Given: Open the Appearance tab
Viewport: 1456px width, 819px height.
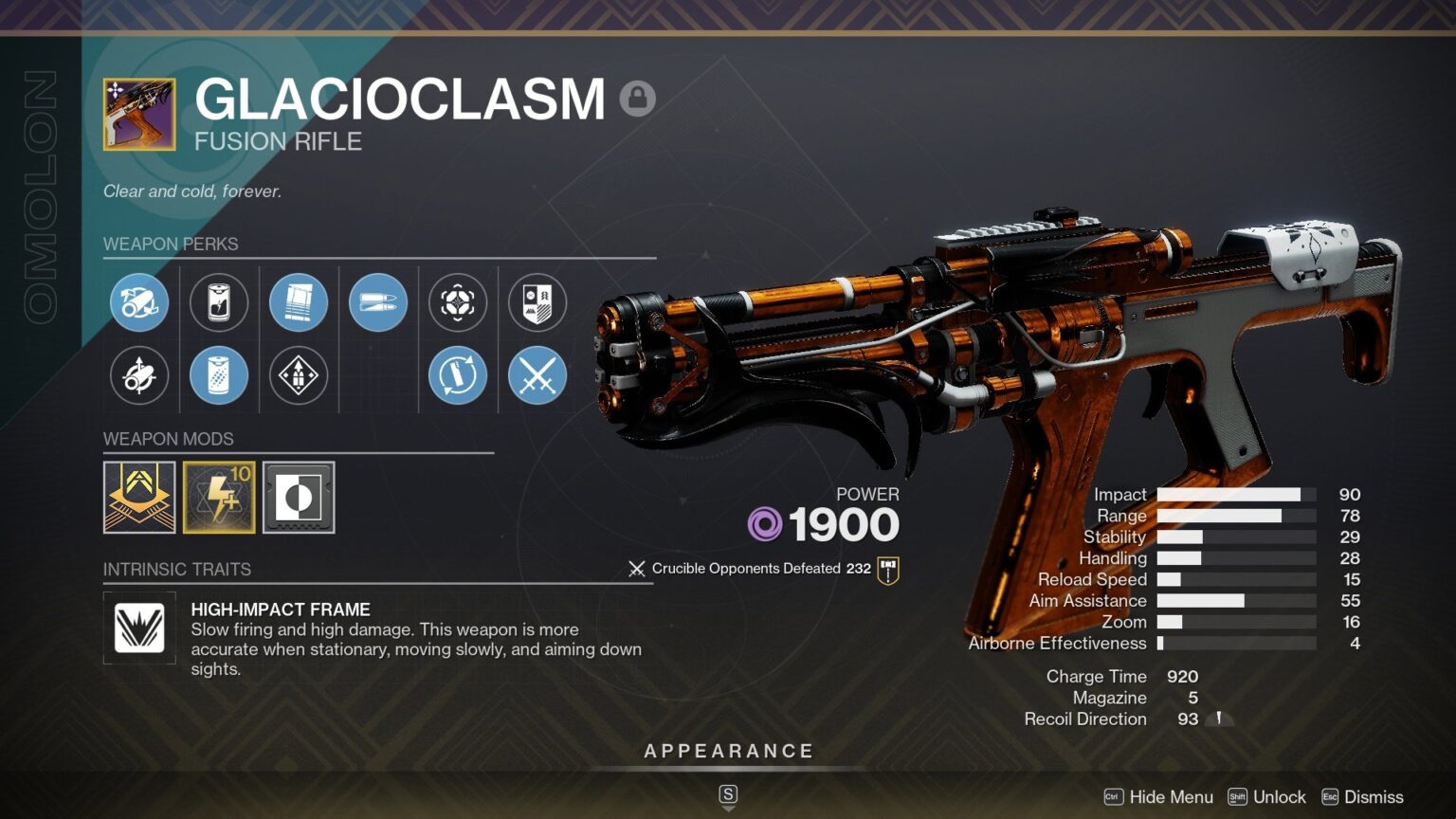Looking at the screenshot, I should [x=729, y=750].
